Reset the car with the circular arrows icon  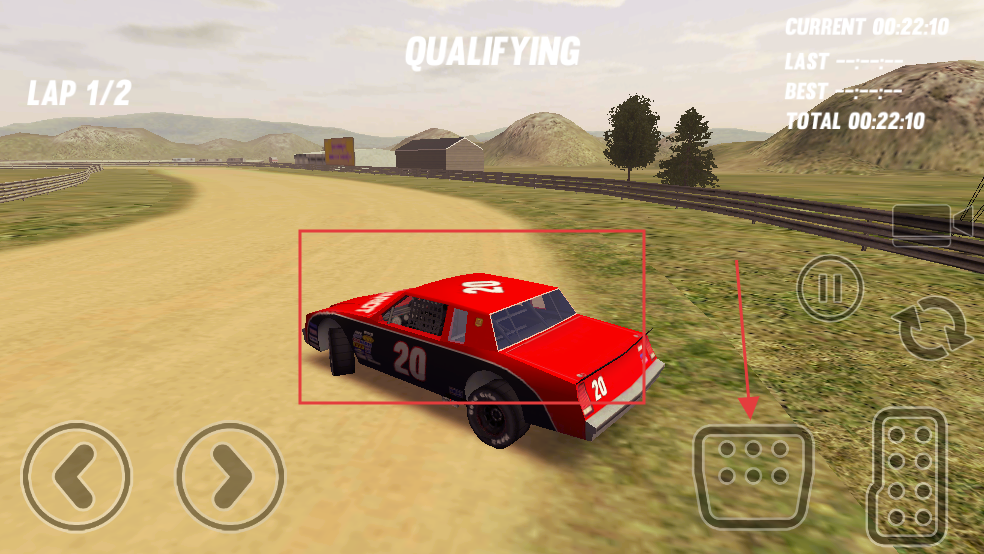[934, 331]
